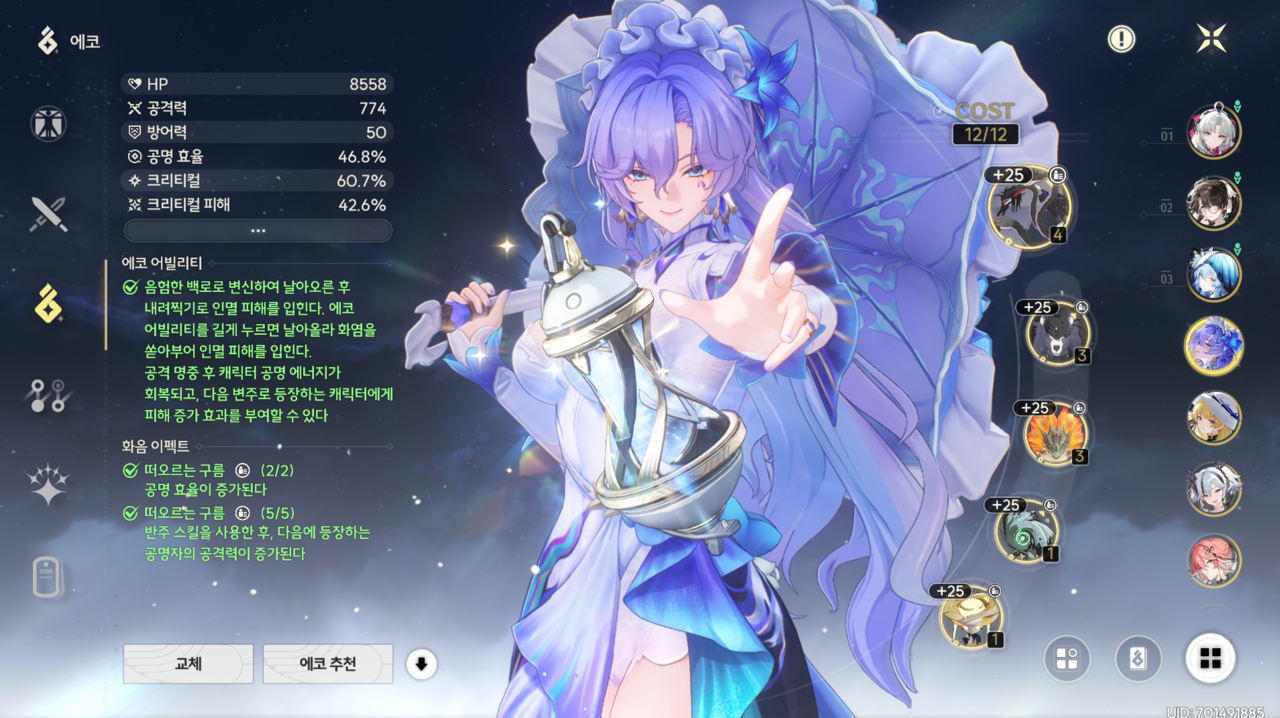Close the echo screen with the X
The width and height of the screenshot is (1280, 718).
click(1212, 39)
